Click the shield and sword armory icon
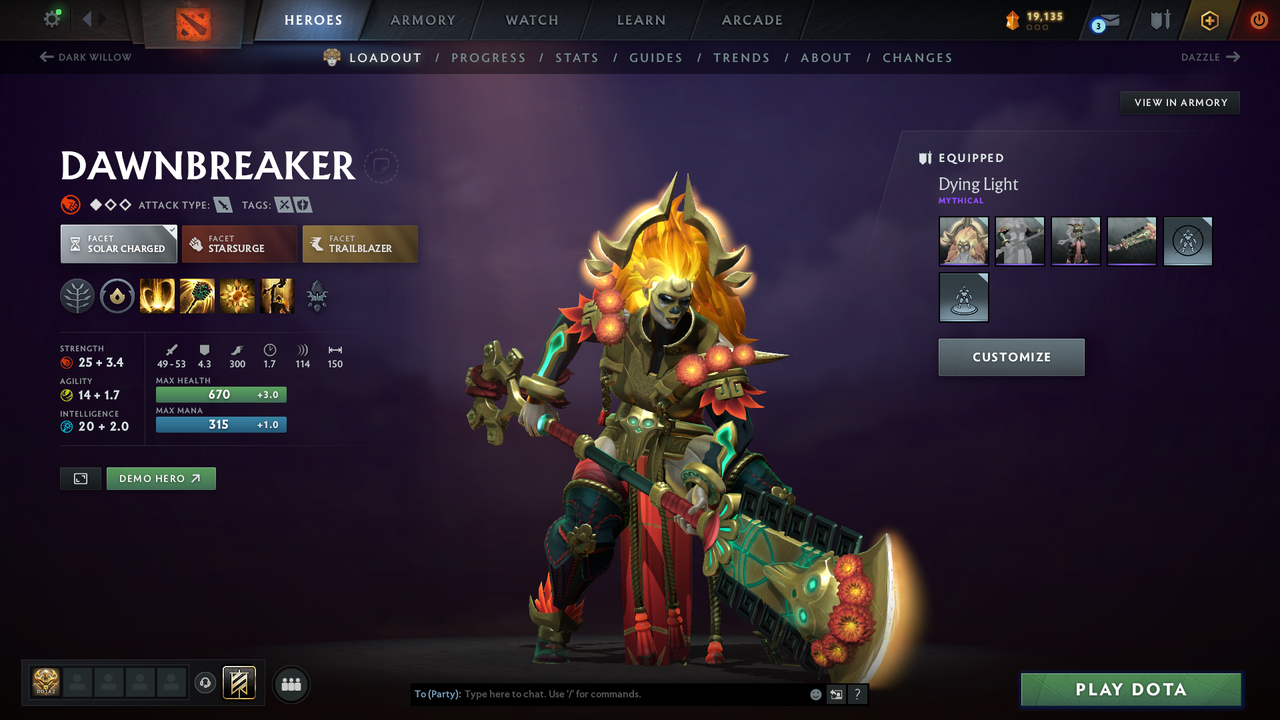Image resolution: width=1280 pixels, height=720 pixels. coord(1161,19)
